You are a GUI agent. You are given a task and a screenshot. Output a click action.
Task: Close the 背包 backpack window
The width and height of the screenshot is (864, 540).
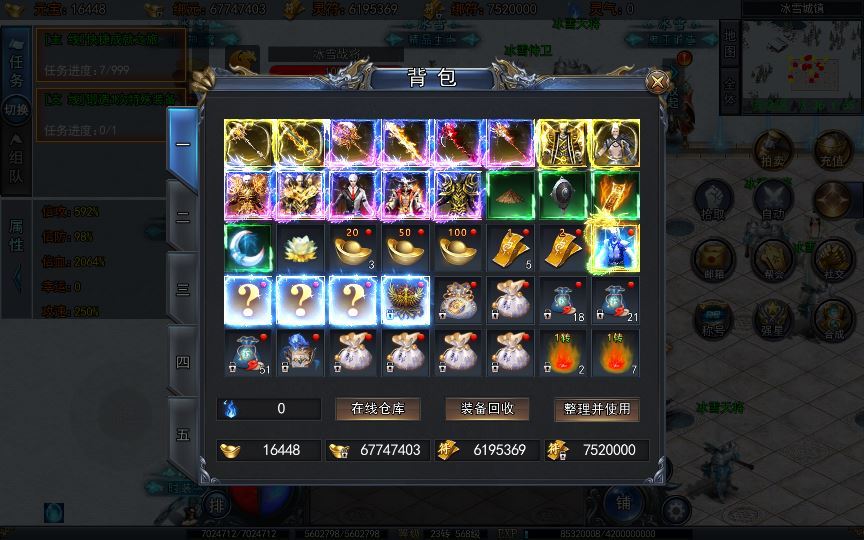coord(657,81)
